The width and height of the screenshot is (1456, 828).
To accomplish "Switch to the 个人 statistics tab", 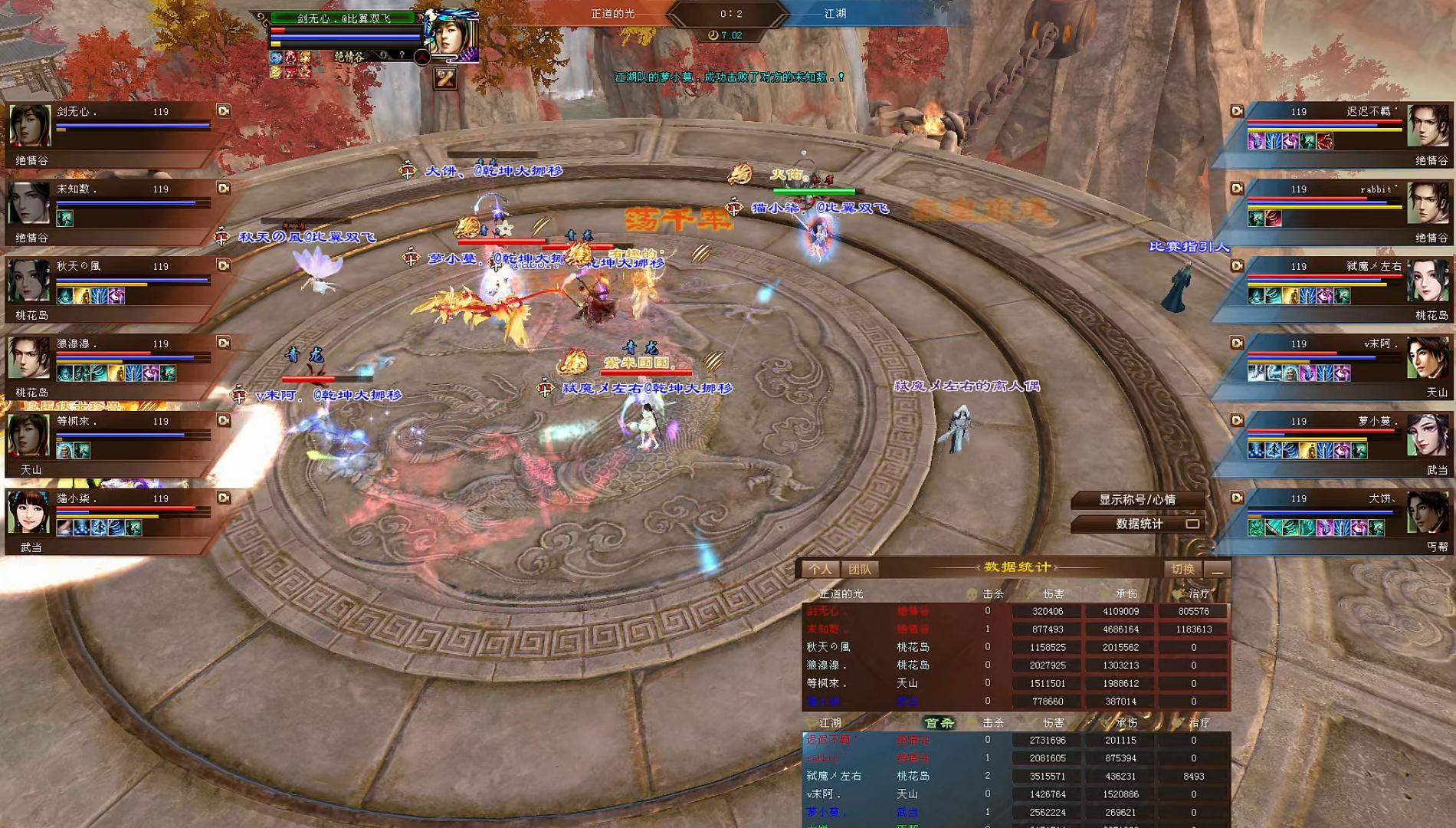I will [820, 569].
